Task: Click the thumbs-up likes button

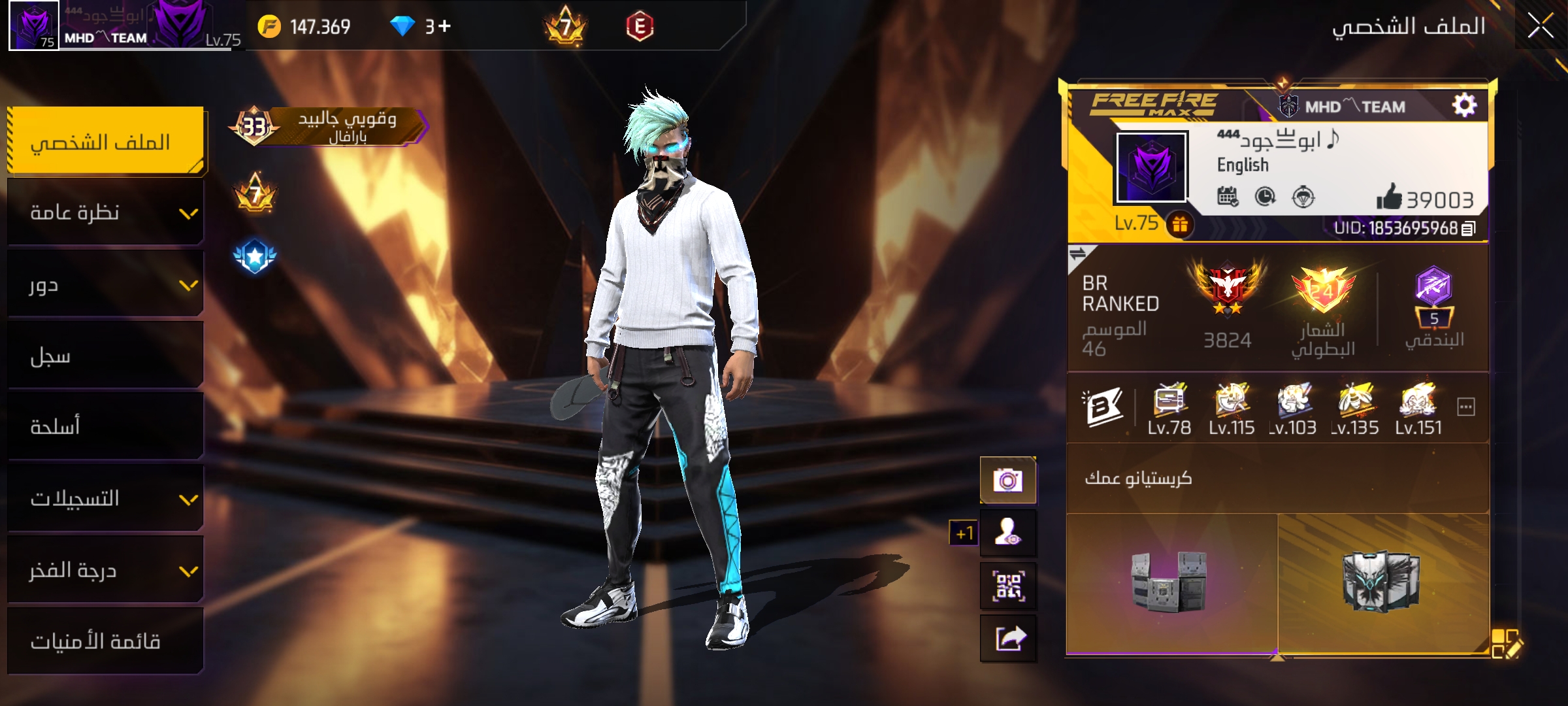Action: (x=1390, y=197)
